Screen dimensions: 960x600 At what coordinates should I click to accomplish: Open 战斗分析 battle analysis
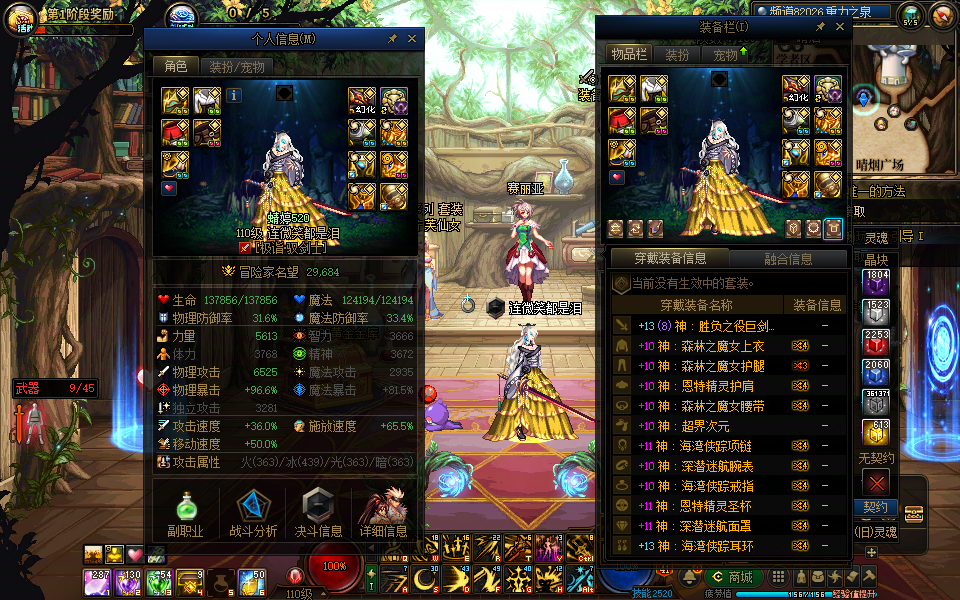pyautogui.click(x=253, y=513)
